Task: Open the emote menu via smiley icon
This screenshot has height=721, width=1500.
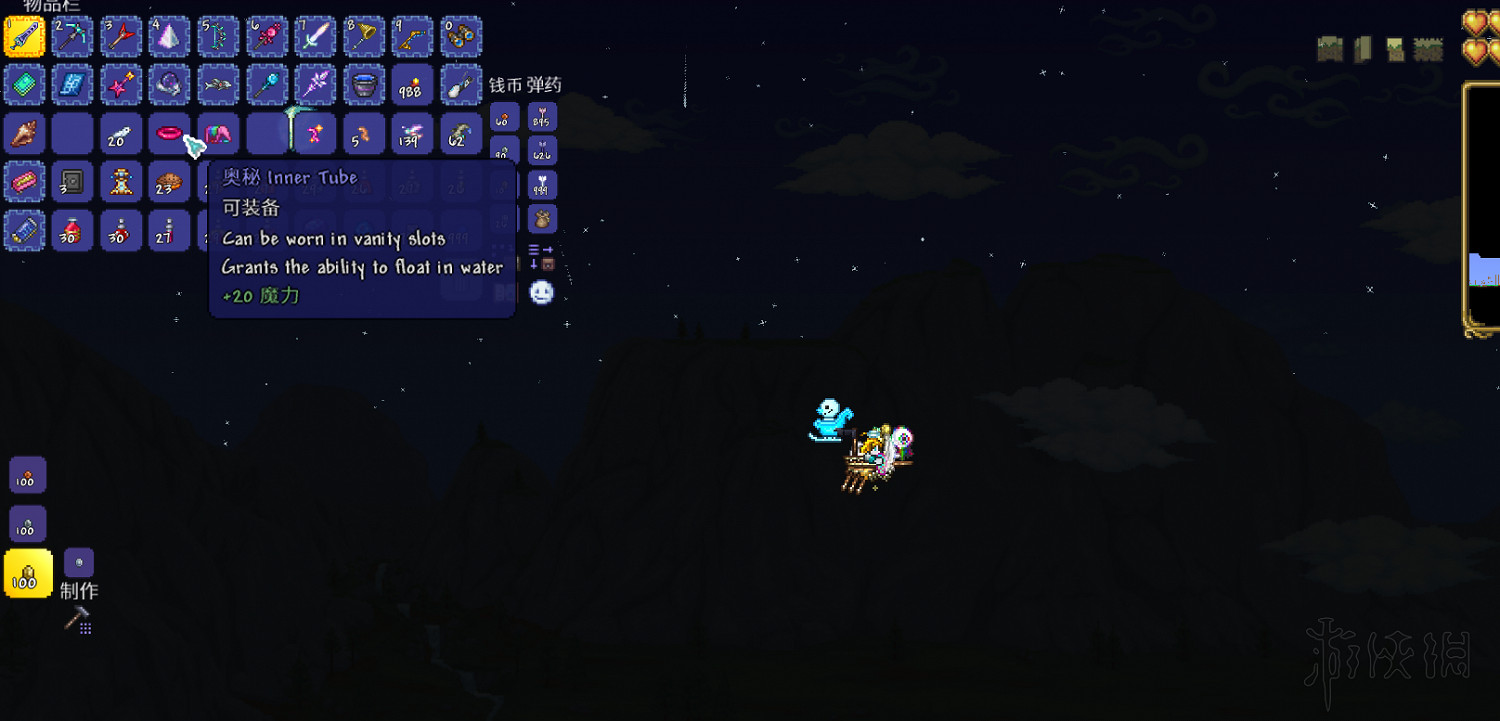Action: click(x=541, y=293)
